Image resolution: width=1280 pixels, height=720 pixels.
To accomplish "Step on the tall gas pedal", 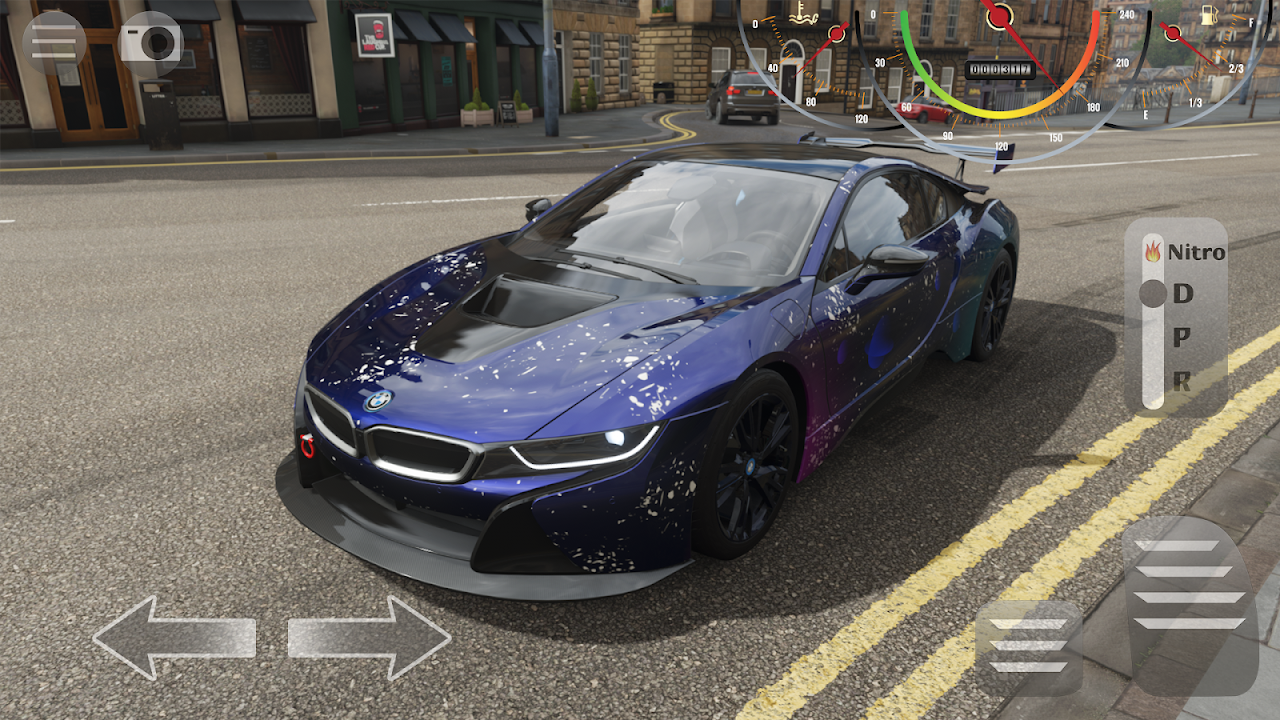I will (x=1190, y=603).
